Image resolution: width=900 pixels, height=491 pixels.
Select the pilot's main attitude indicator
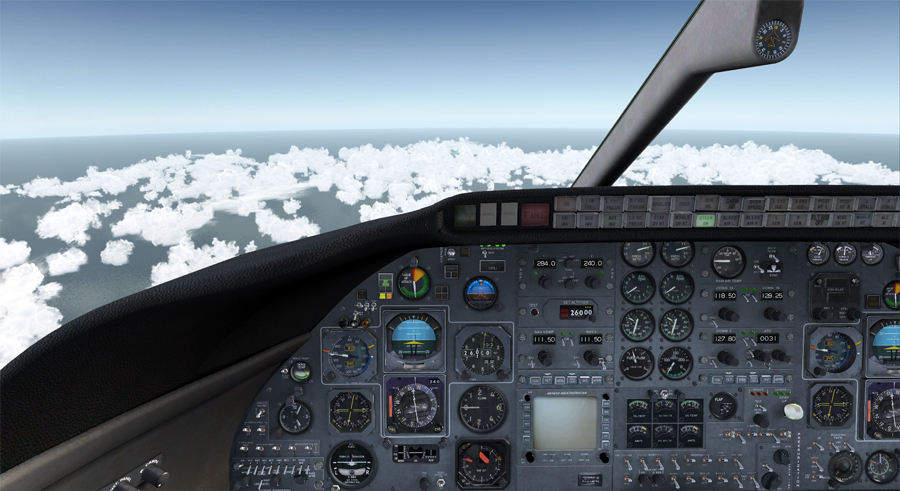click(413, 338)
